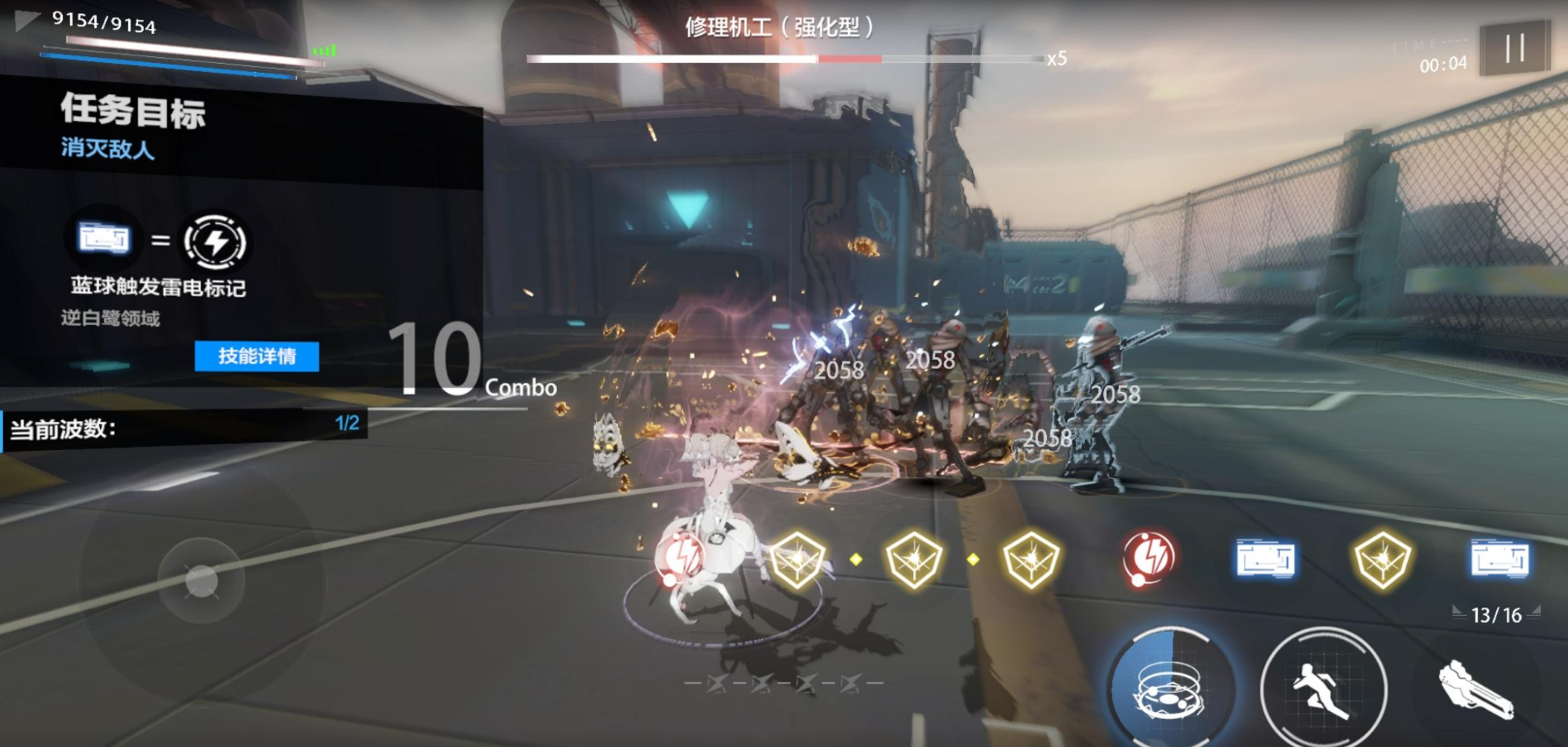Screen dimensions: 1568x747
Task: Open the 技能详情 skill details
Action: (x=256, y=356)
